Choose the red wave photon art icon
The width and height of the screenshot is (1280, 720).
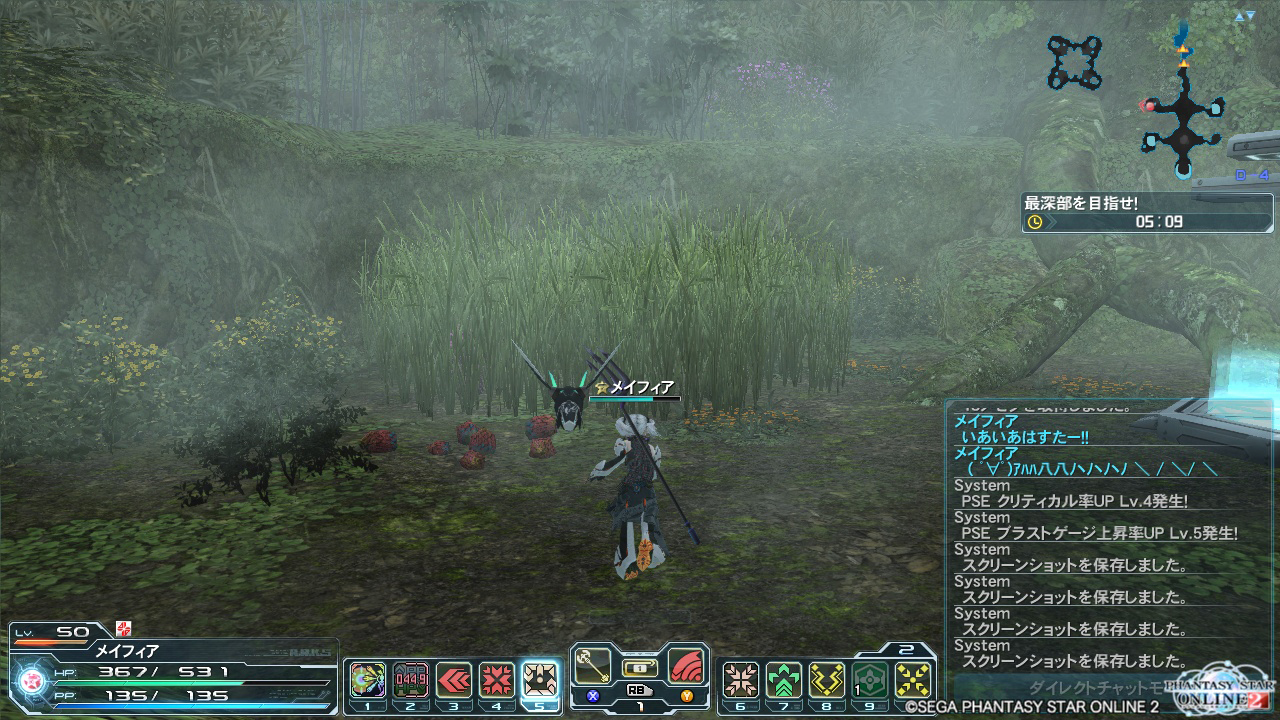(686, 666)
